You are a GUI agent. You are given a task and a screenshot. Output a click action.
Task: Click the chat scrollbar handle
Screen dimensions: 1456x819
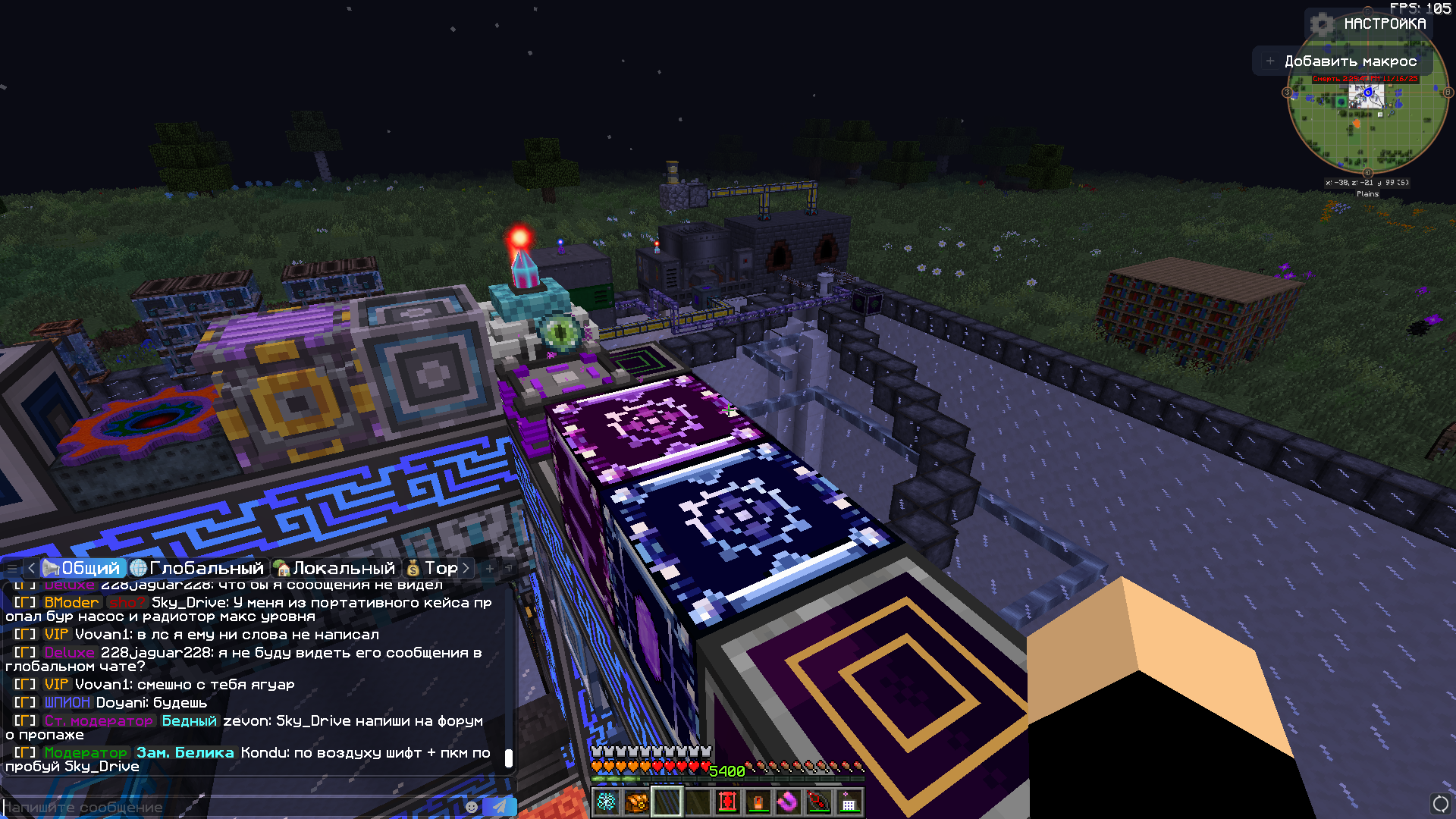point(509,758)
